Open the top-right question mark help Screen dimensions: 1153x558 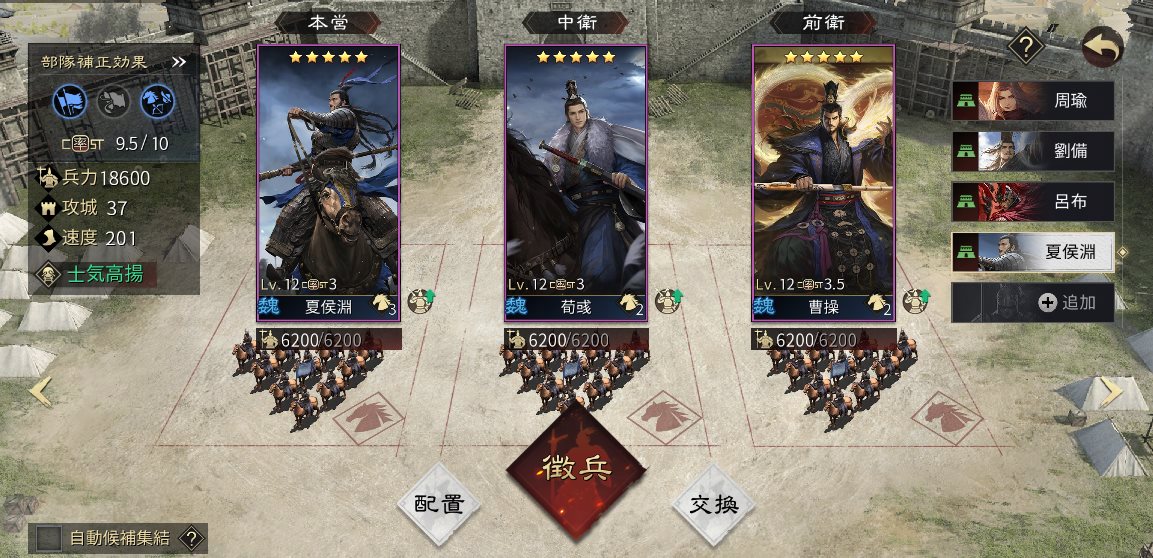pyautogui.click(x=1025, y=46)
